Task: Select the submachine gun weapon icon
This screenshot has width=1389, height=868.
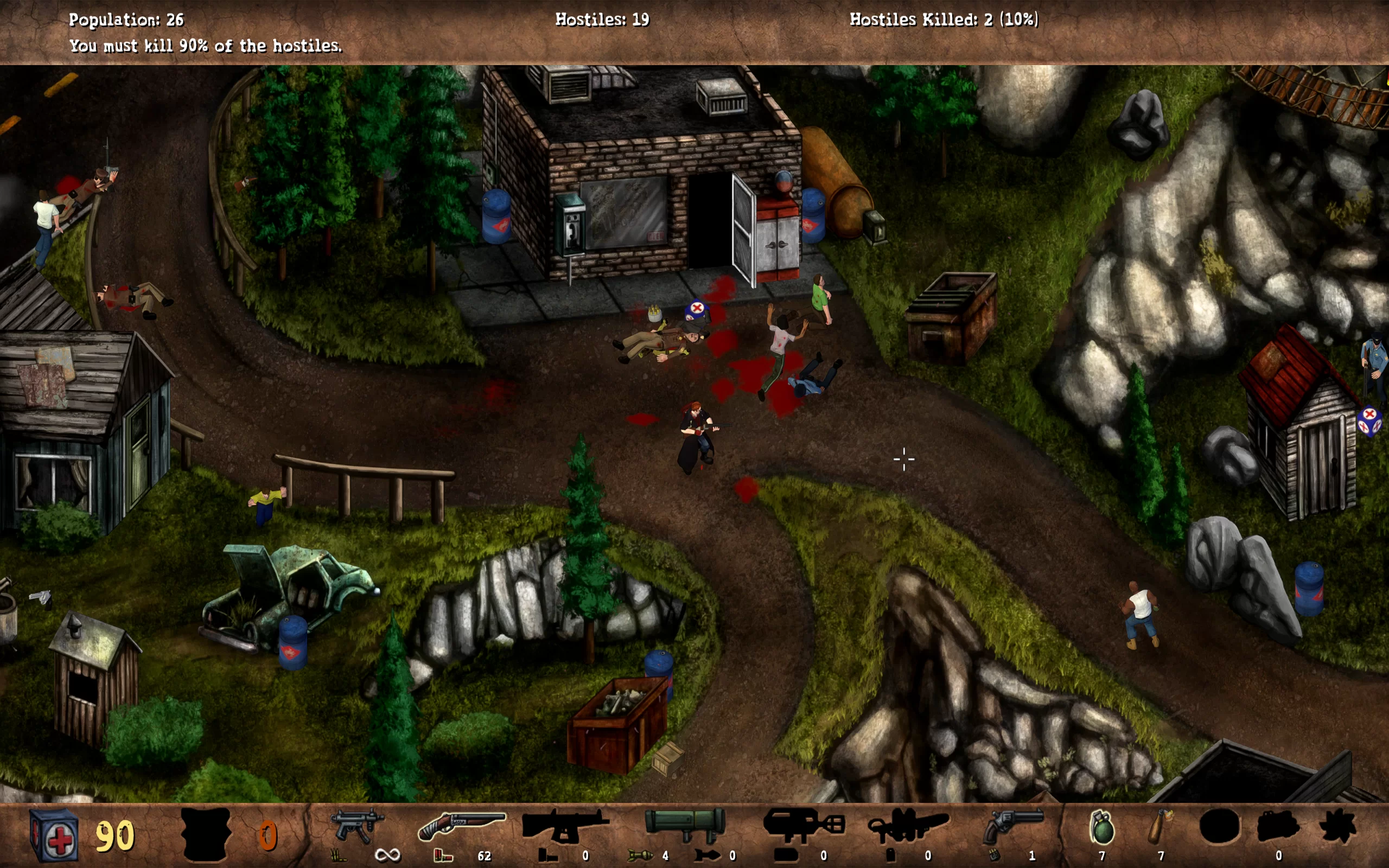Action: pos(357,826)
